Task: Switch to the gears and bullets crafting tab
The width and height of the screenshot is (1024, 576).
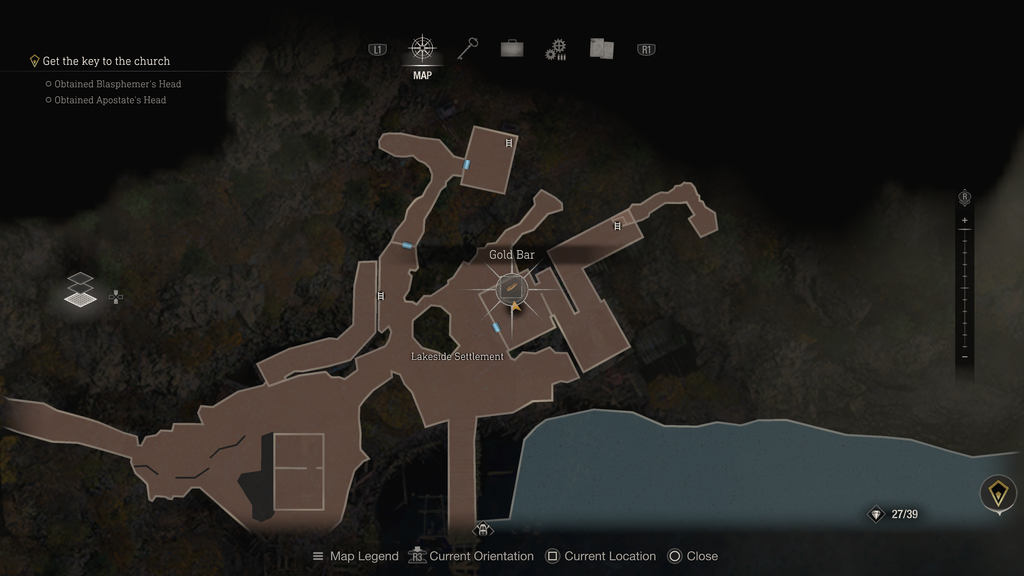Action: [x=556, y=50]
